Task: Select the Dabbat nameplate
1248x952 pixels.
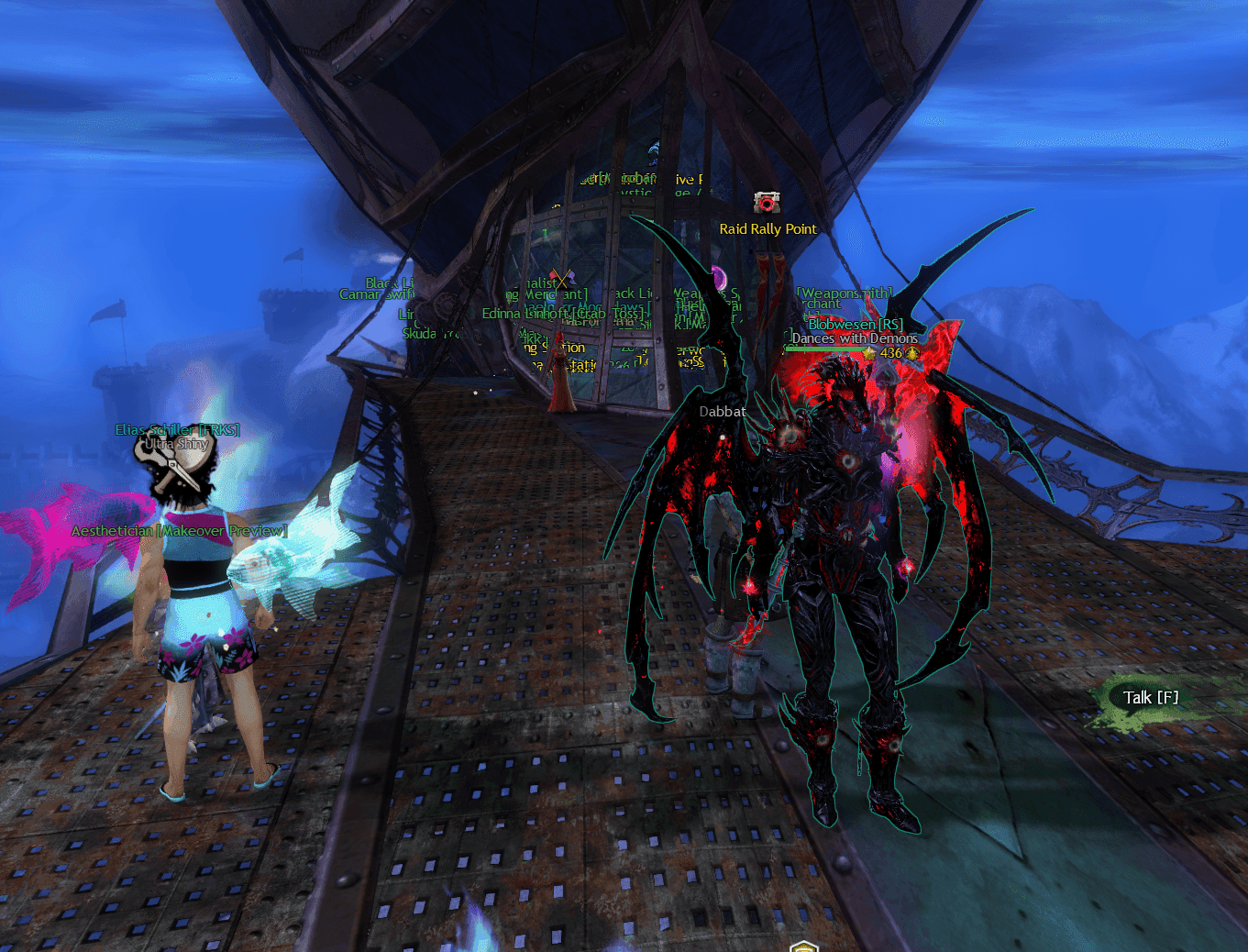Action: tap(723, 412)
